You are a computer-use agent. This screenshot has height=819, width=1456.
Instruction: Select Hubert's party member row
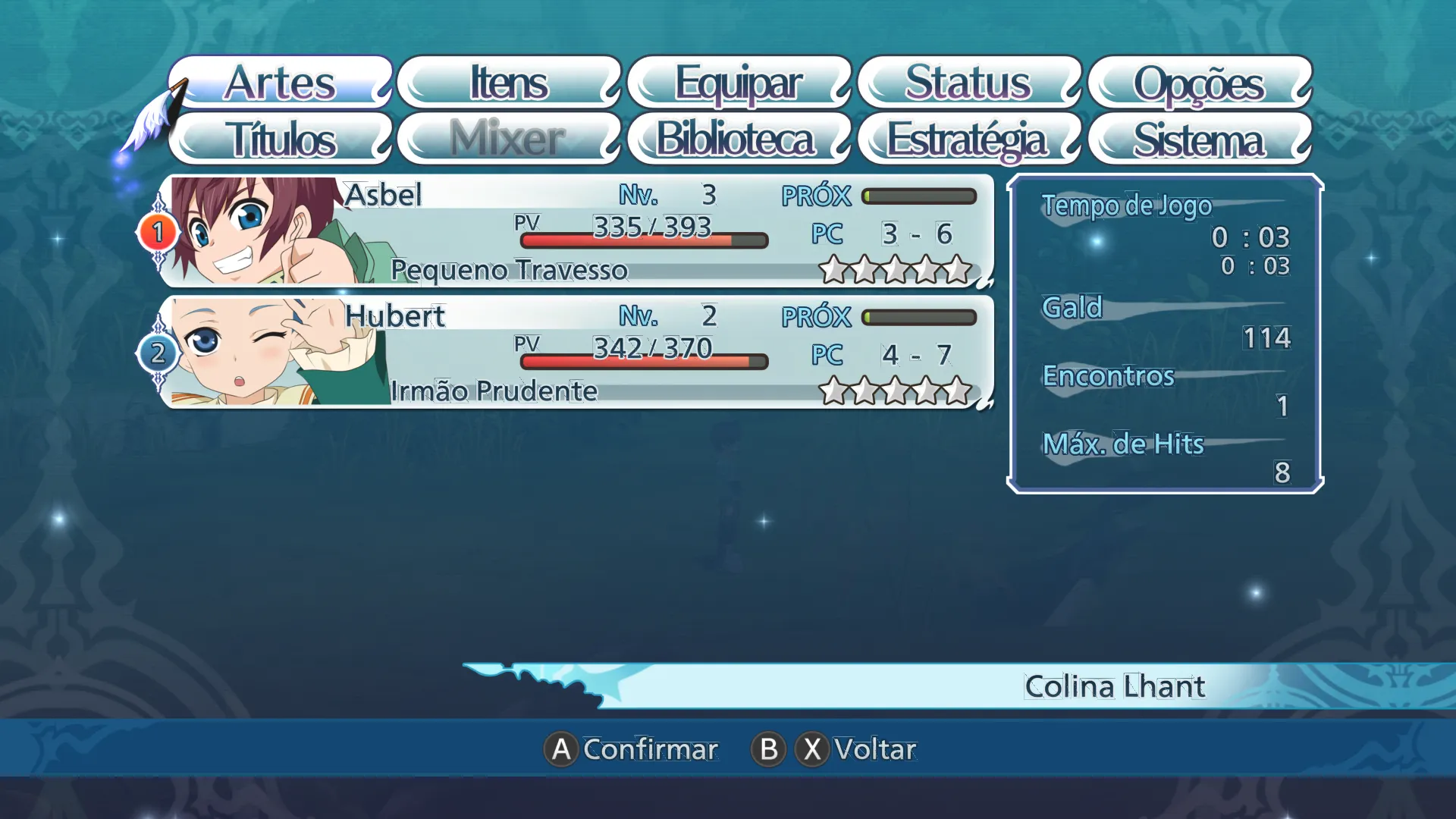[x=576, y=353]
